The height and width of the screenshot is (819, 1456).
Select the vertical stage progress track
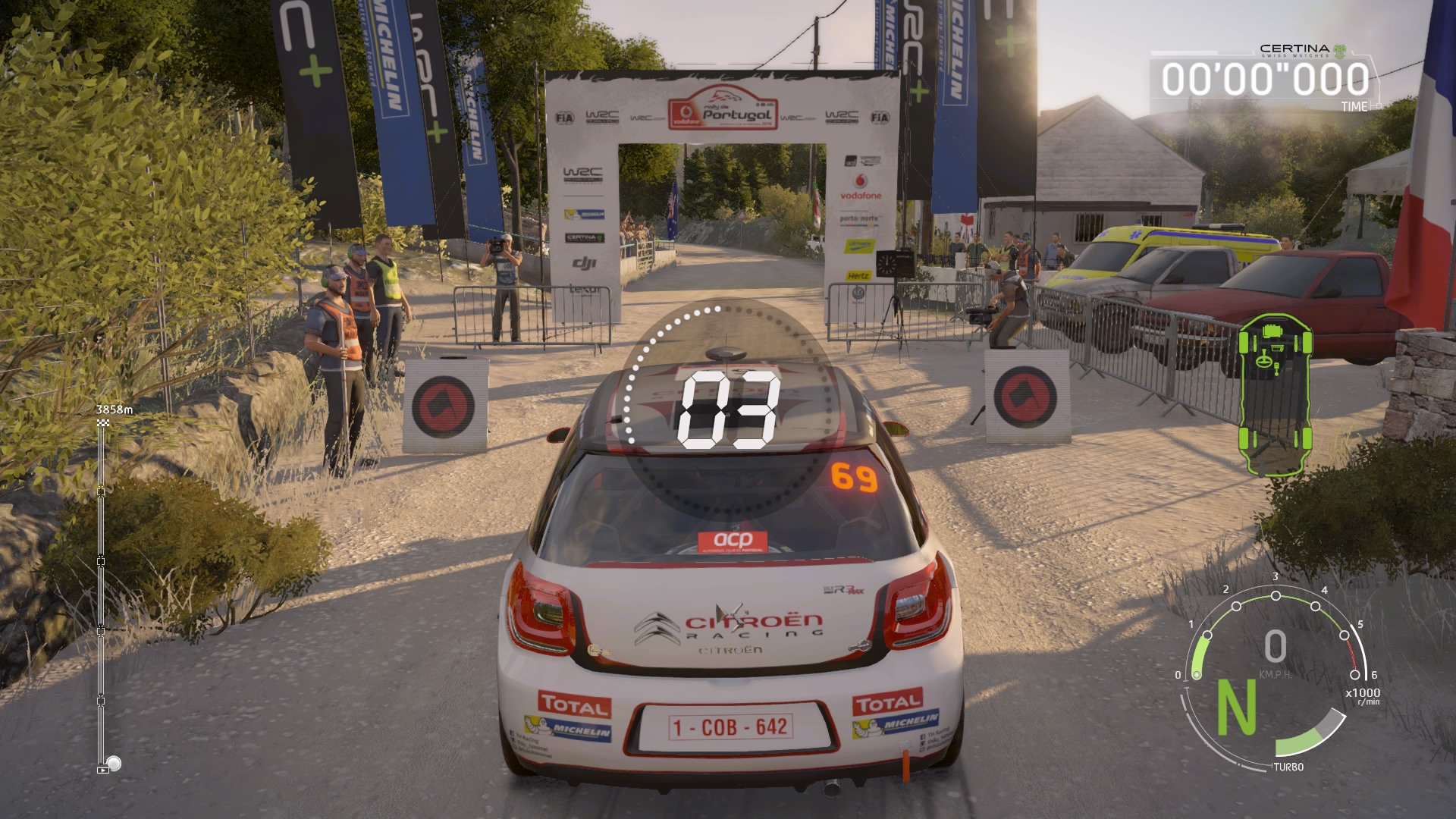coord(102,591)
